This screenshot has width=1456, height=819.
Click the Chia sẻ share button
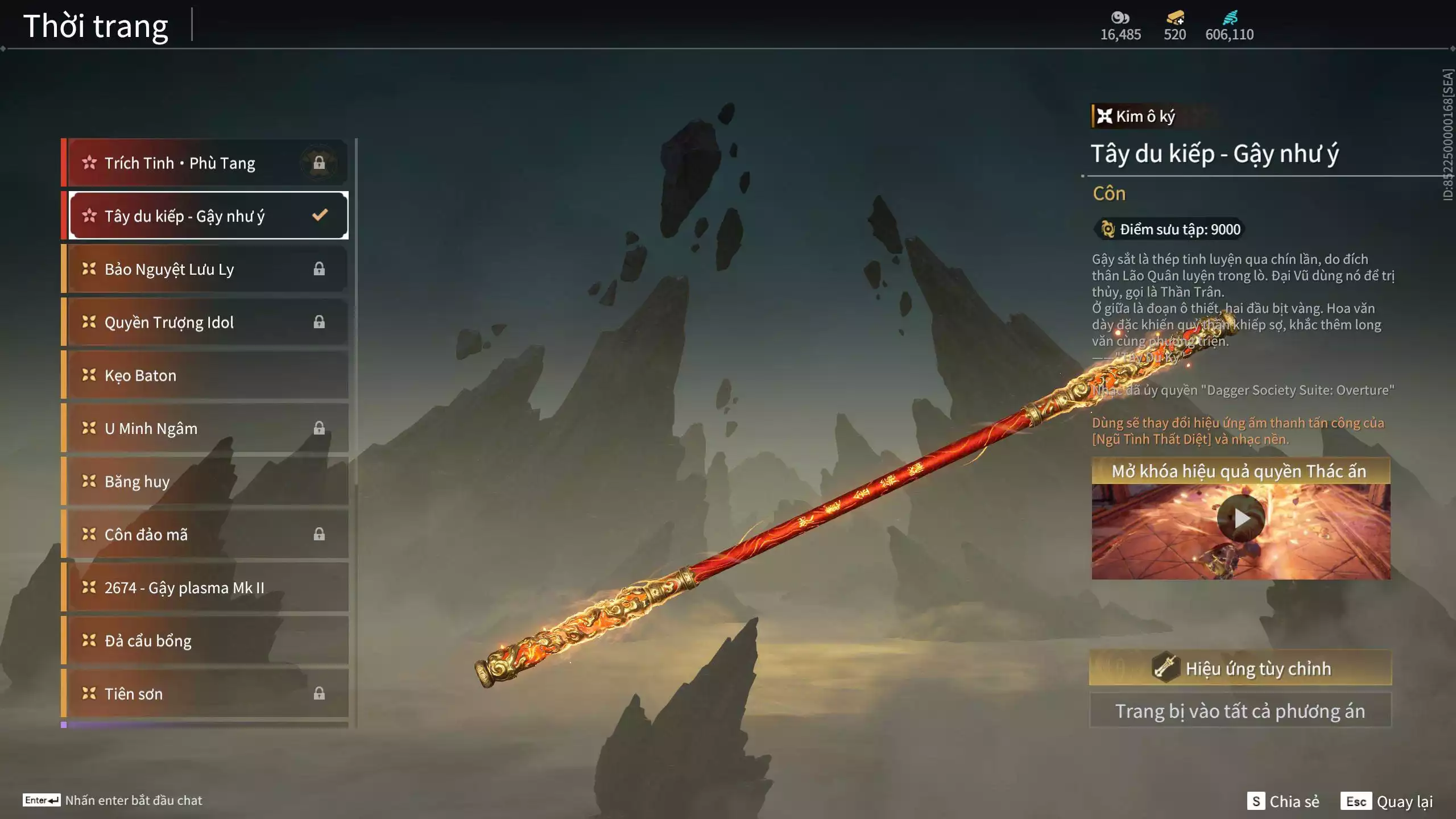[1283, 801]
